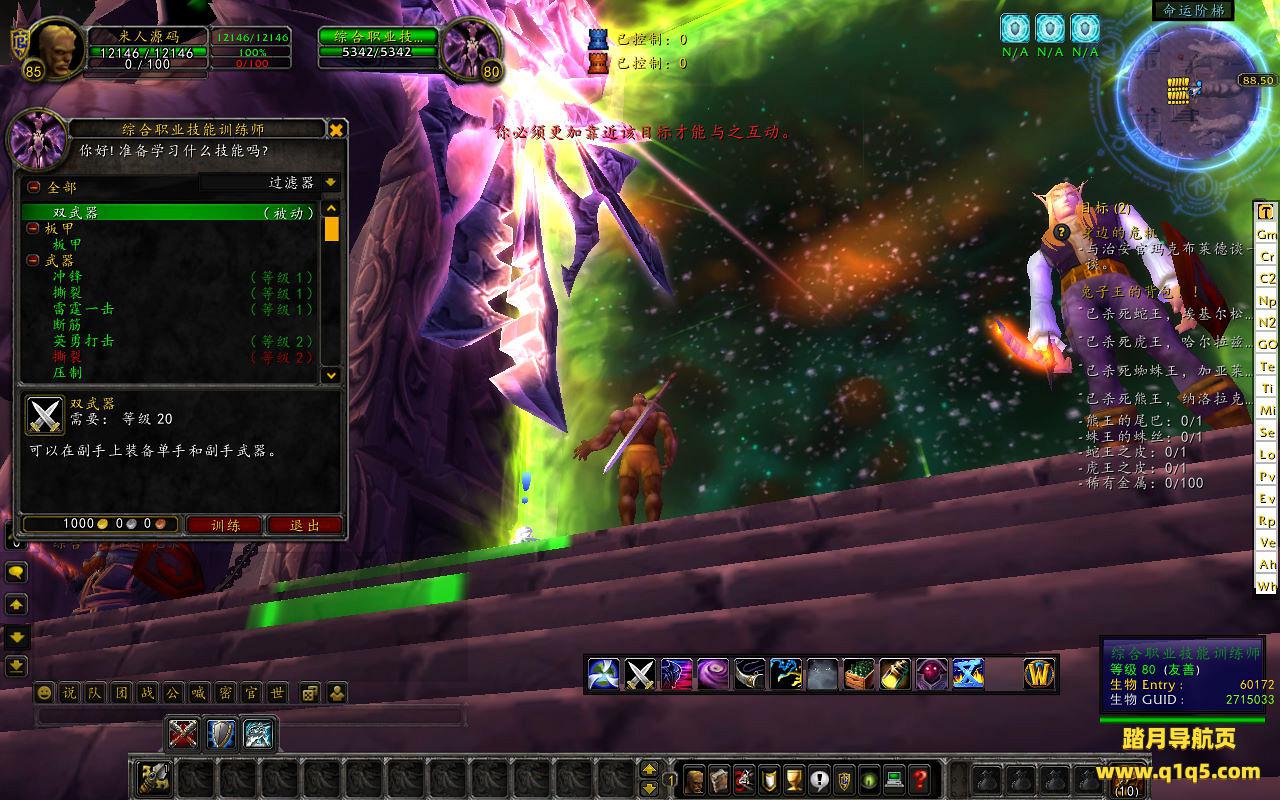Select the 雷霆一击 skill in the list
The height and width of the screenshot is (800, 1280).
[83, 309]
